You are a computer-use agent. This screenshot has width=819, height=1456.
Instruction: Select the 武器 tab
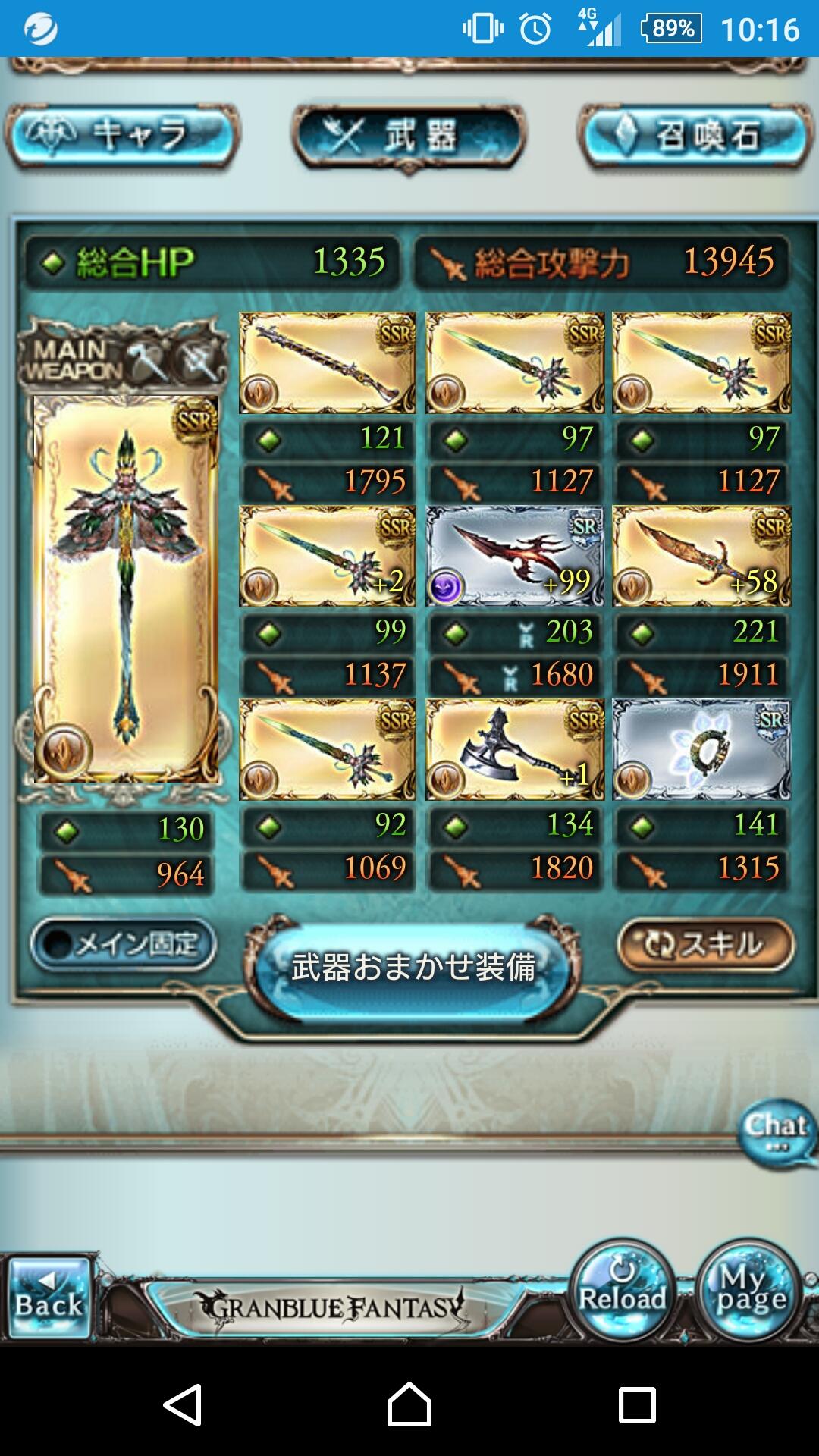pyautogui.click(x=409, y=136)
